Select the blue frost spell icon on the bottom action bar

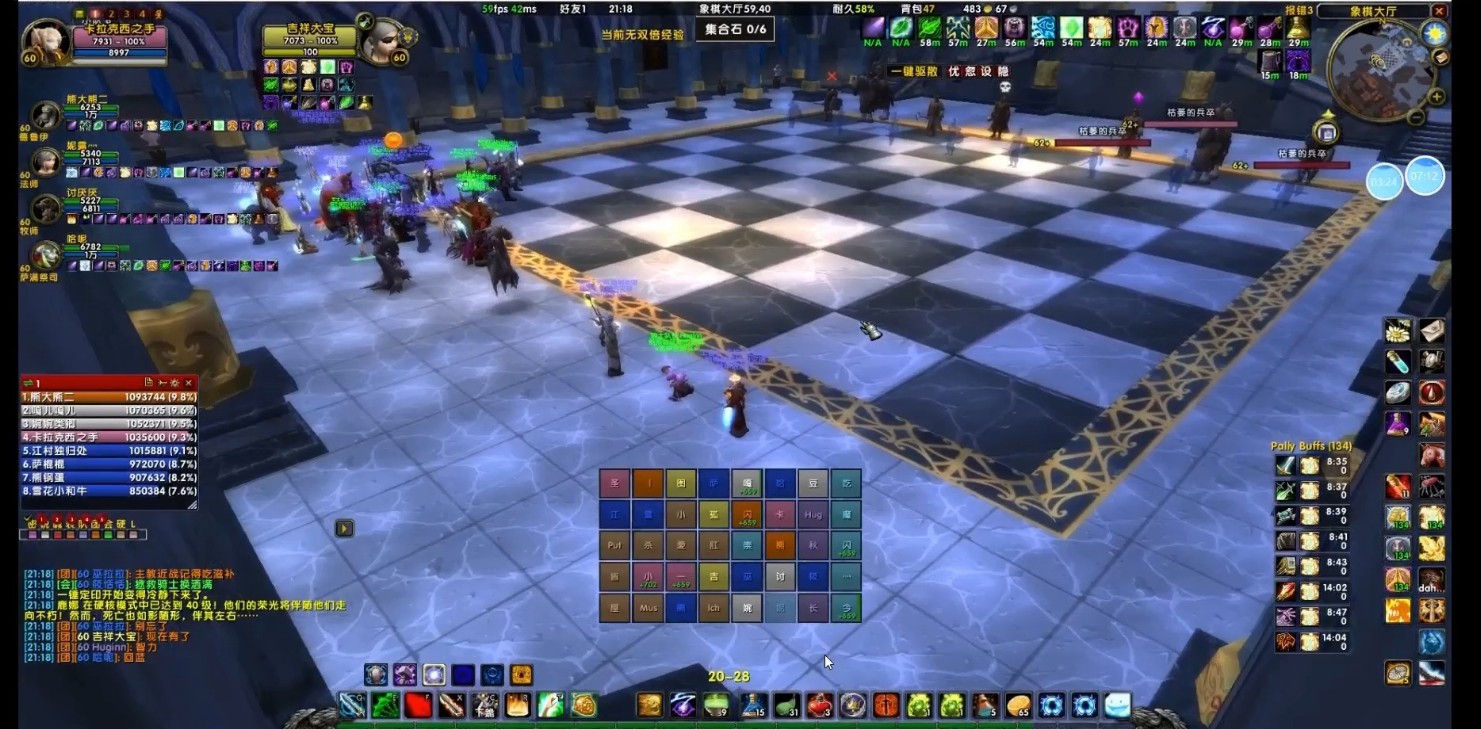point(1085,707)
